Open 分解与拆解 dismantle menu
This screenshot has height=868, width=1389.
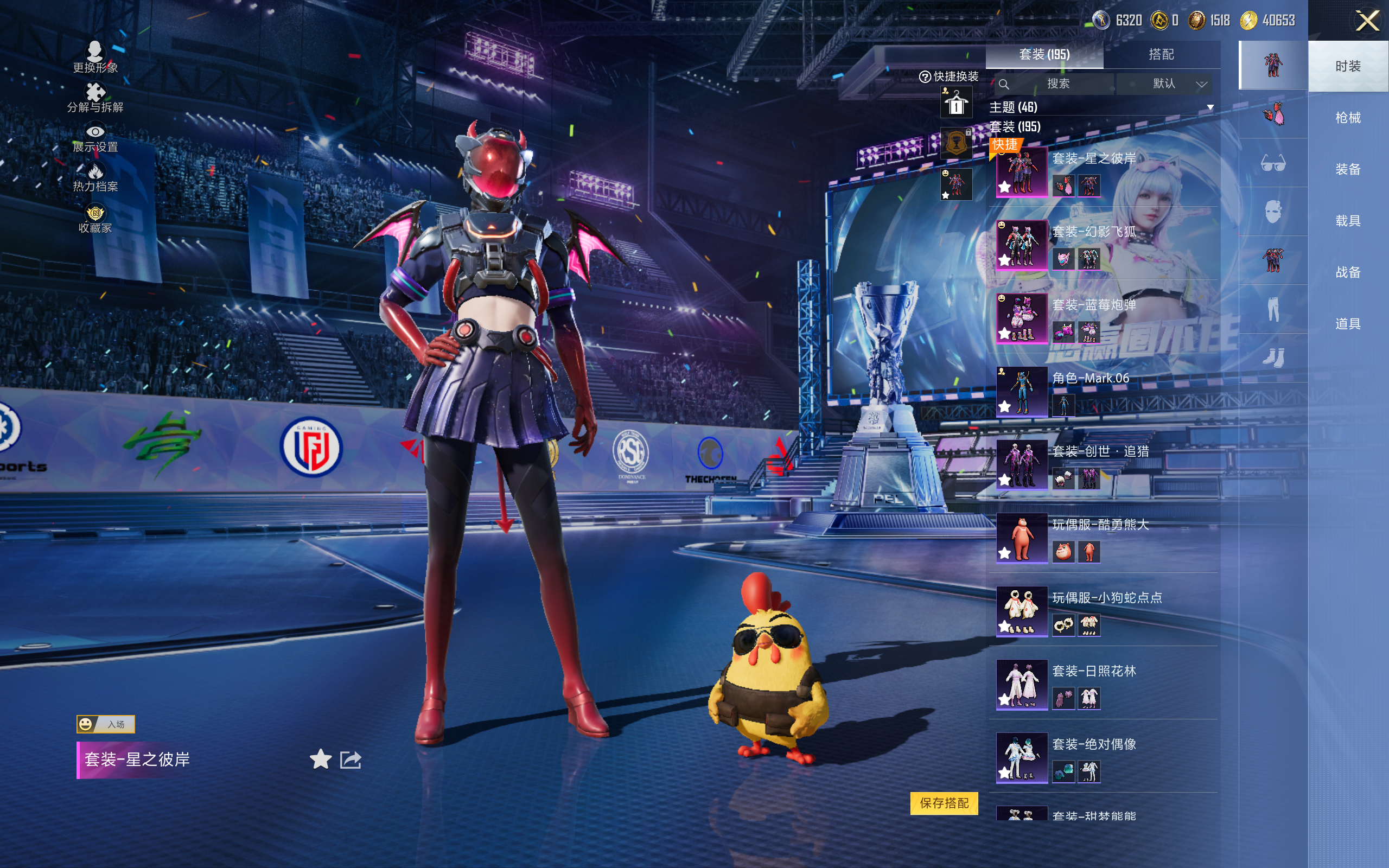click(95, 98)
